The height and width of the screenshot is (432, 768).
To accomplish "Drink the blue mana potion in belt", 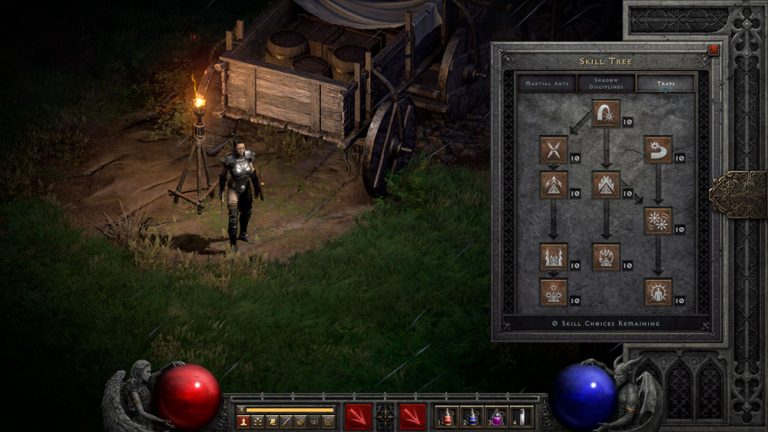I will [x=470, y=416].
